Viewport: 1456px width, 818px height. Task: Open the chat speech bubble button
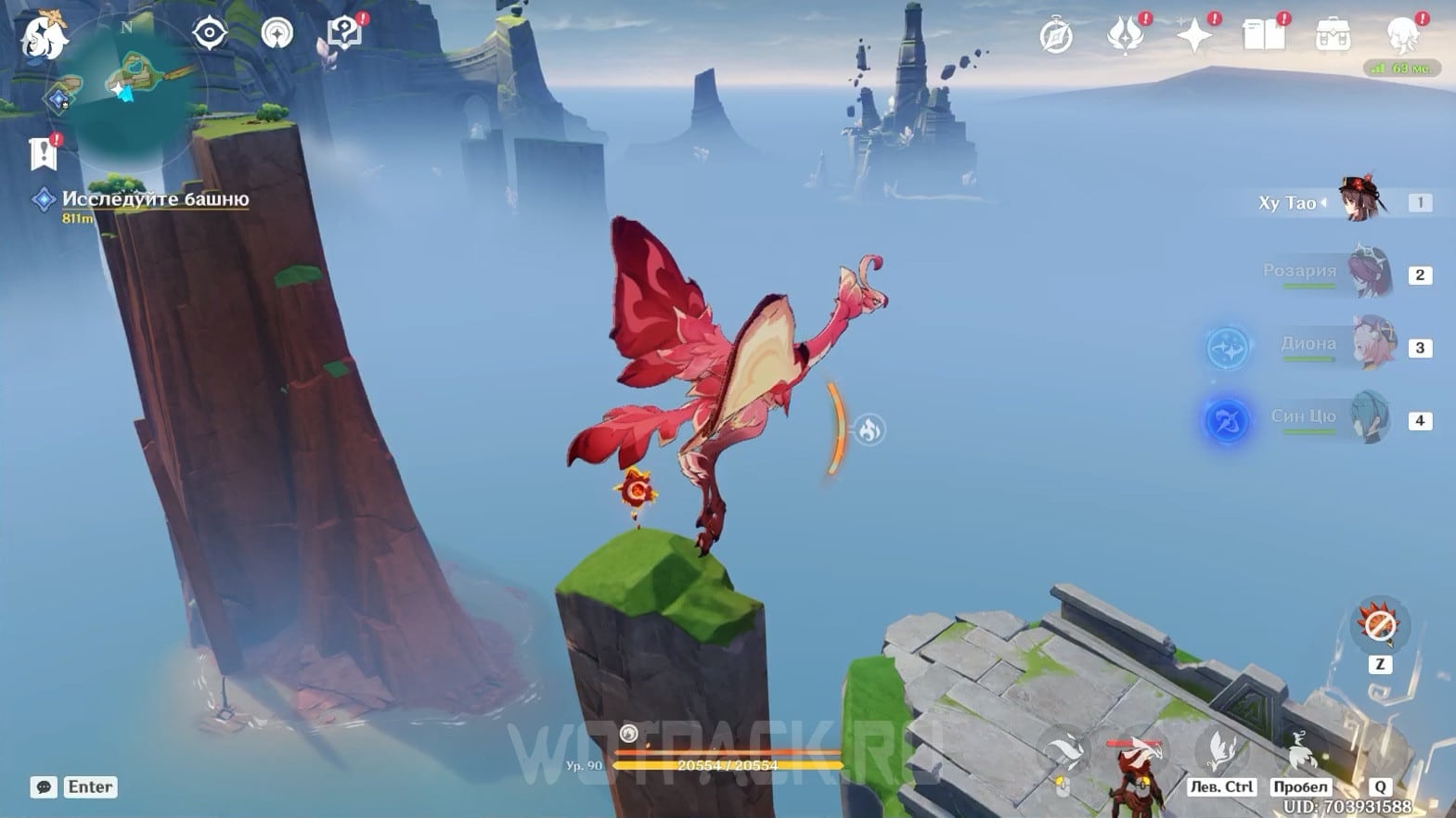tap(44, 787)
